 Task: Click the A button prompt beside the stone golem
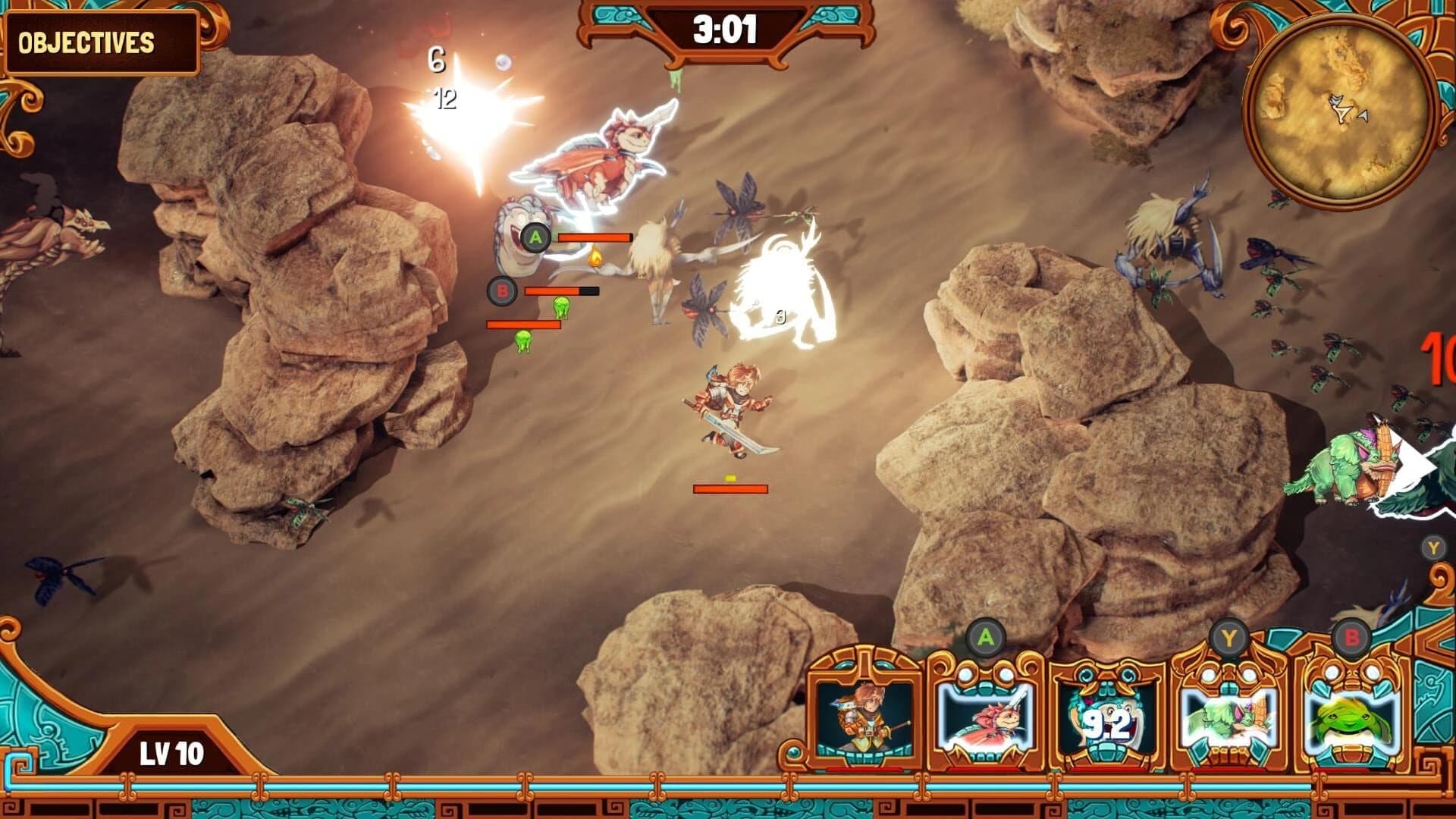point(537,237)
